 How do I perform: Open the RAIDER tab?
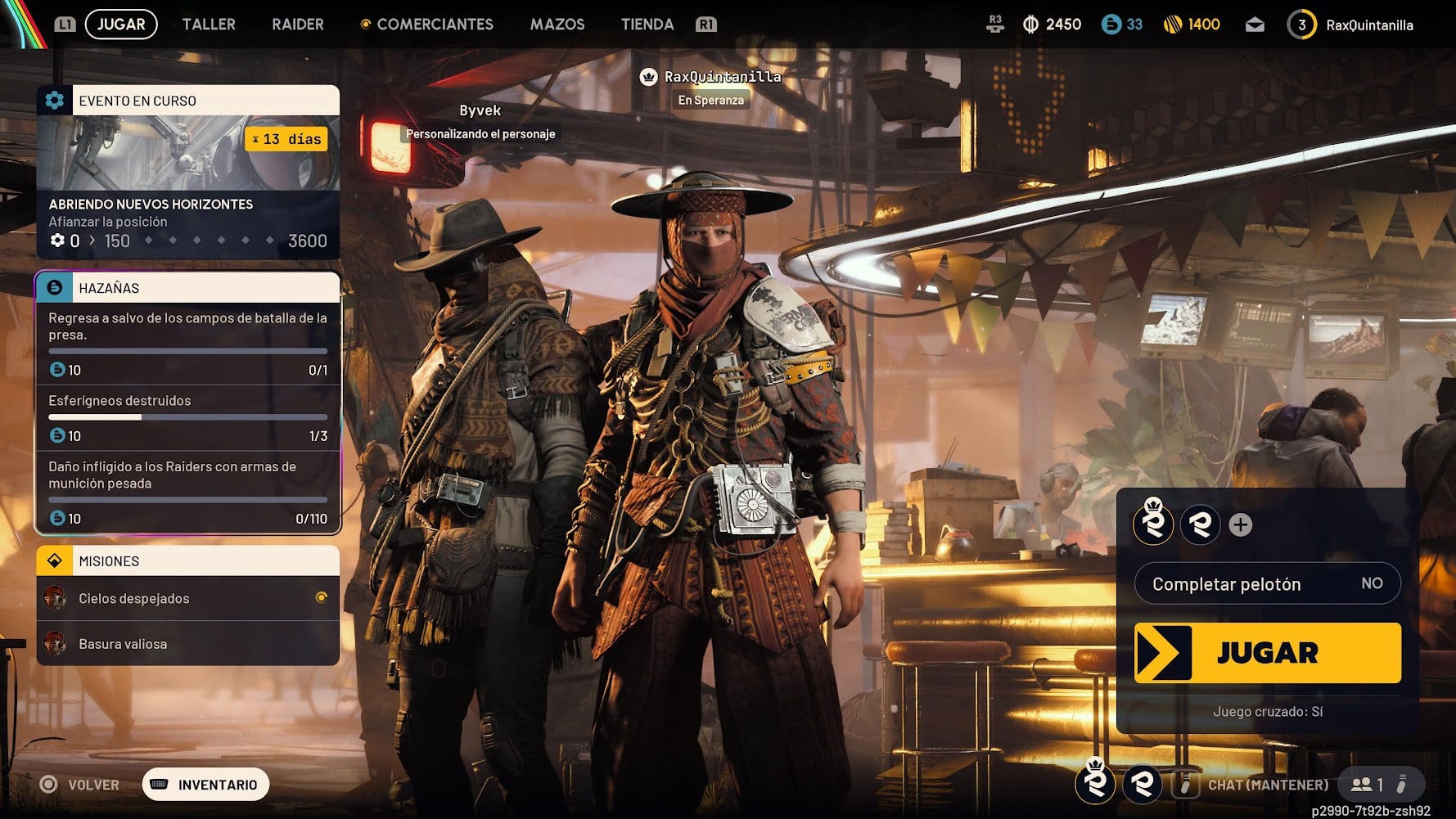coord(298,25)
